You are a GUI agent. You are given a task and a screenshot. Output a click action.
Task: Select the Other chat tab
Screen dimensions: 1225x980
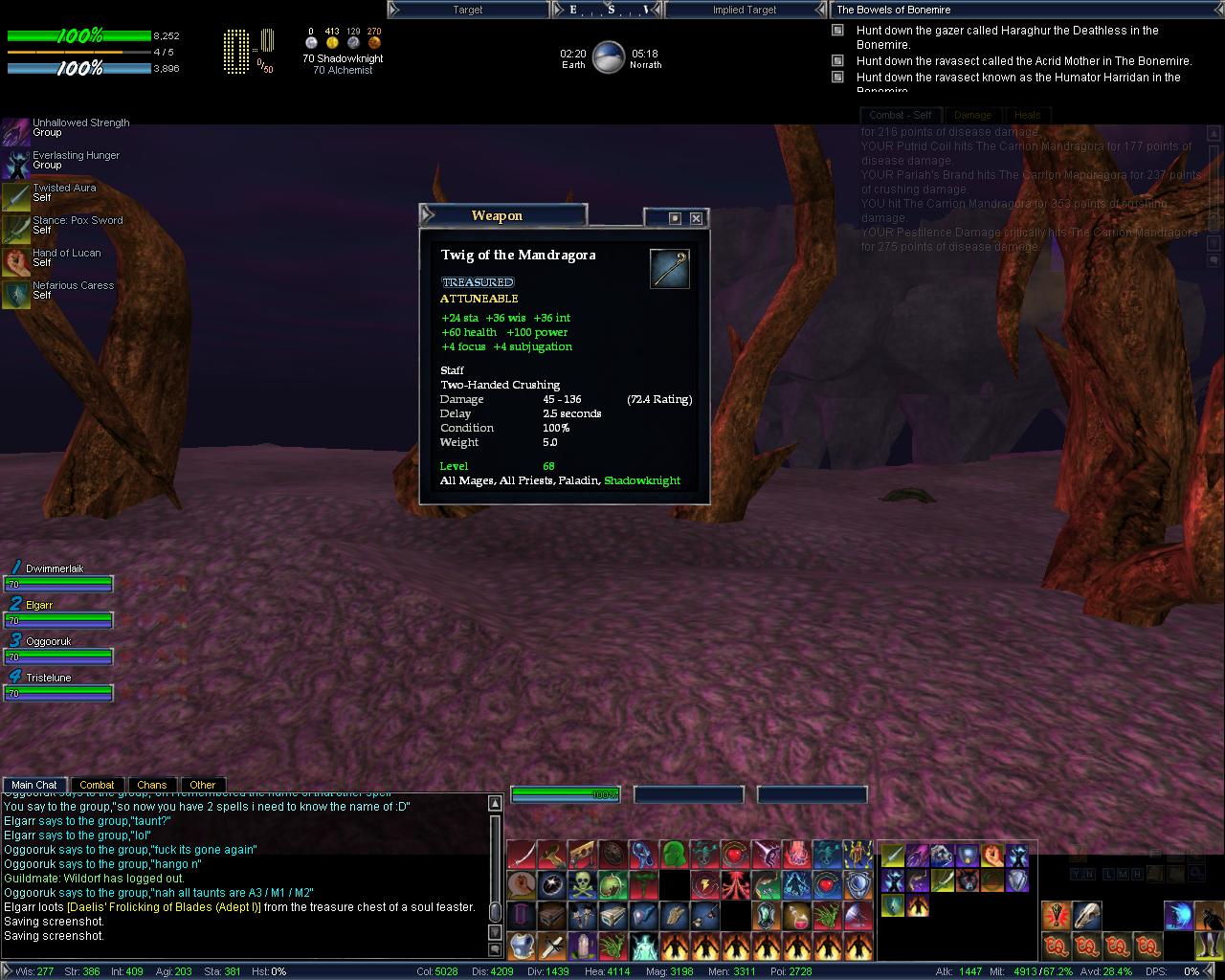[202, 785]
